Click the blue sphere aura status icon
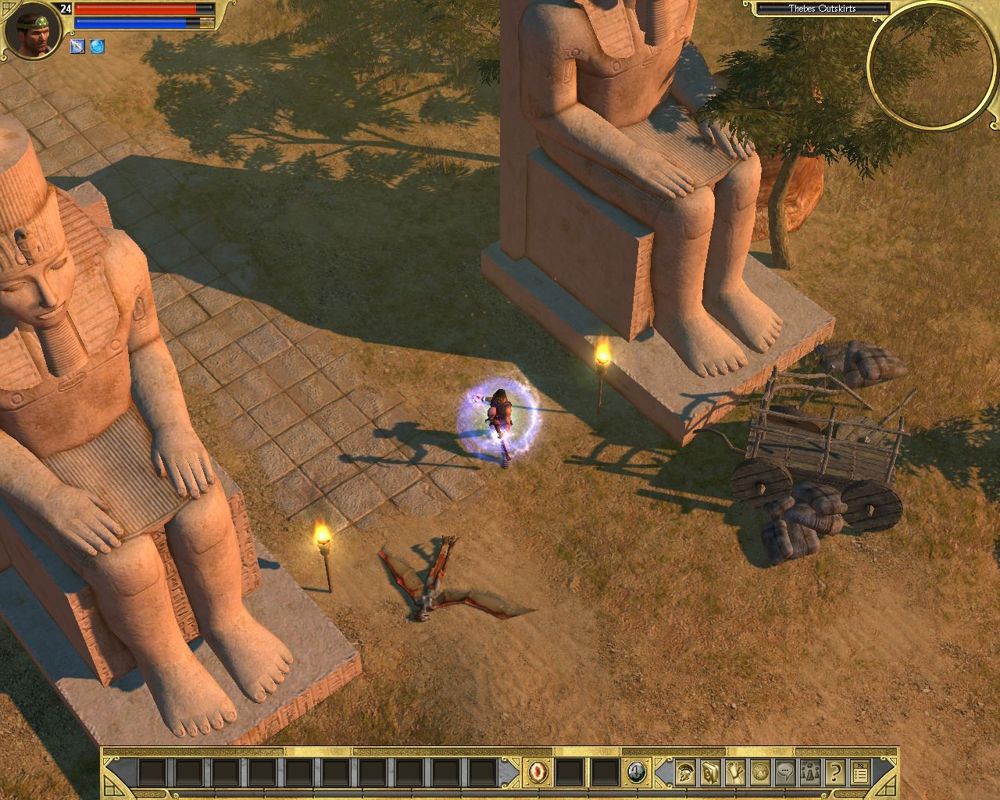Image resolution: width=1000 pixels, height=800 pixels. point(97,46)
